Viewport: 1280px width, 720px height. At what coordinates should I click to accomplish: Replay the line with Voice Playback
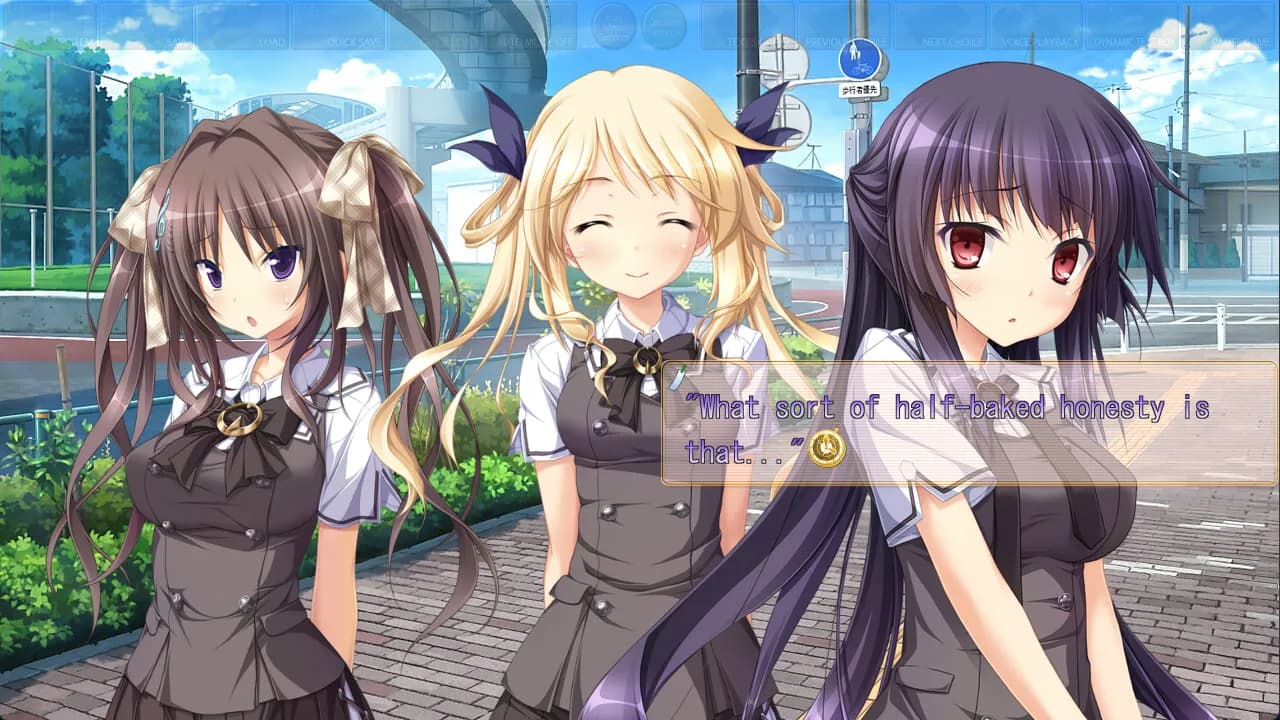point(1035,27)
